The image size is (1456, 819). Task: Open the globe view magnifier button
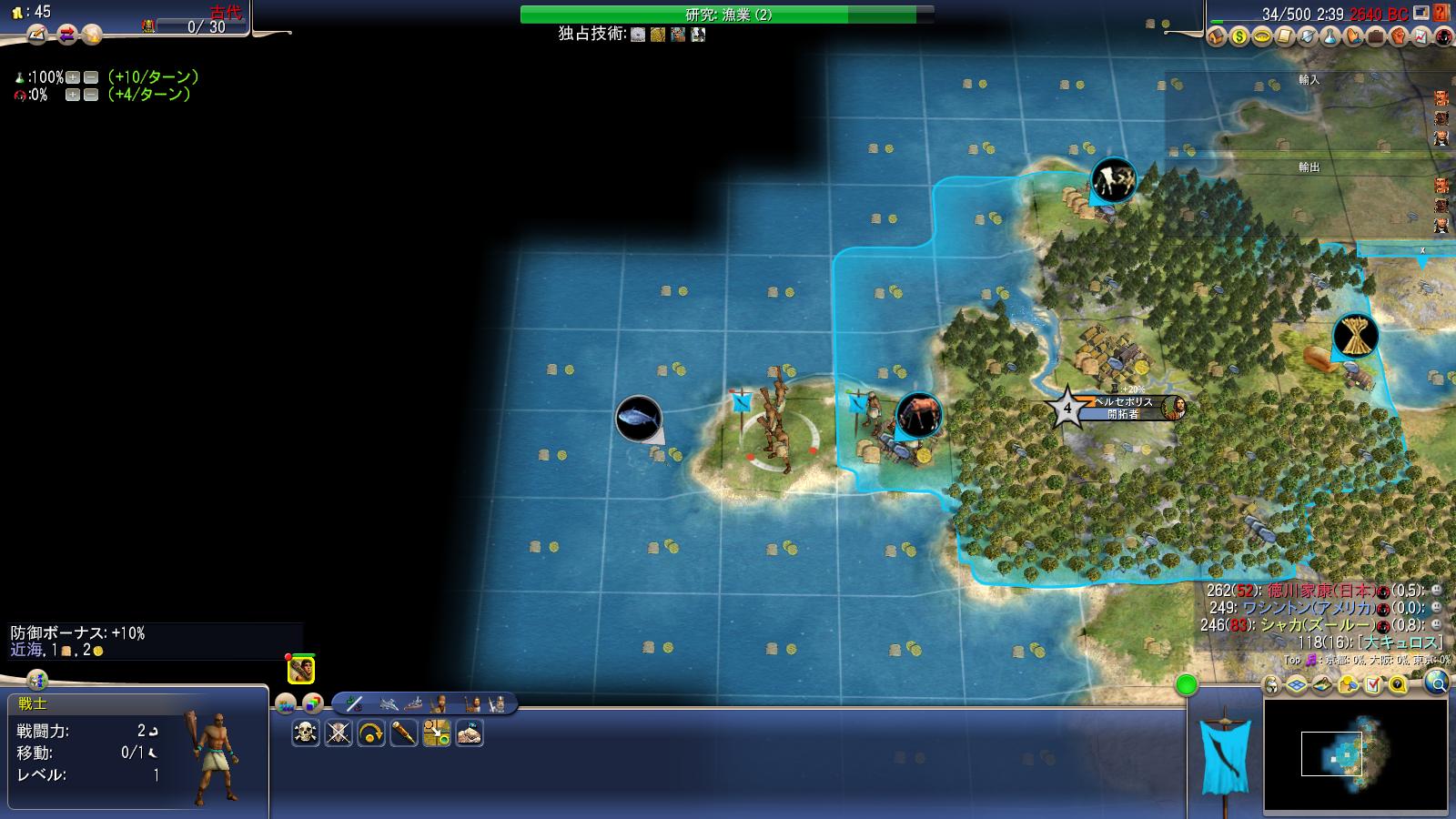[x=1436, y=682]
